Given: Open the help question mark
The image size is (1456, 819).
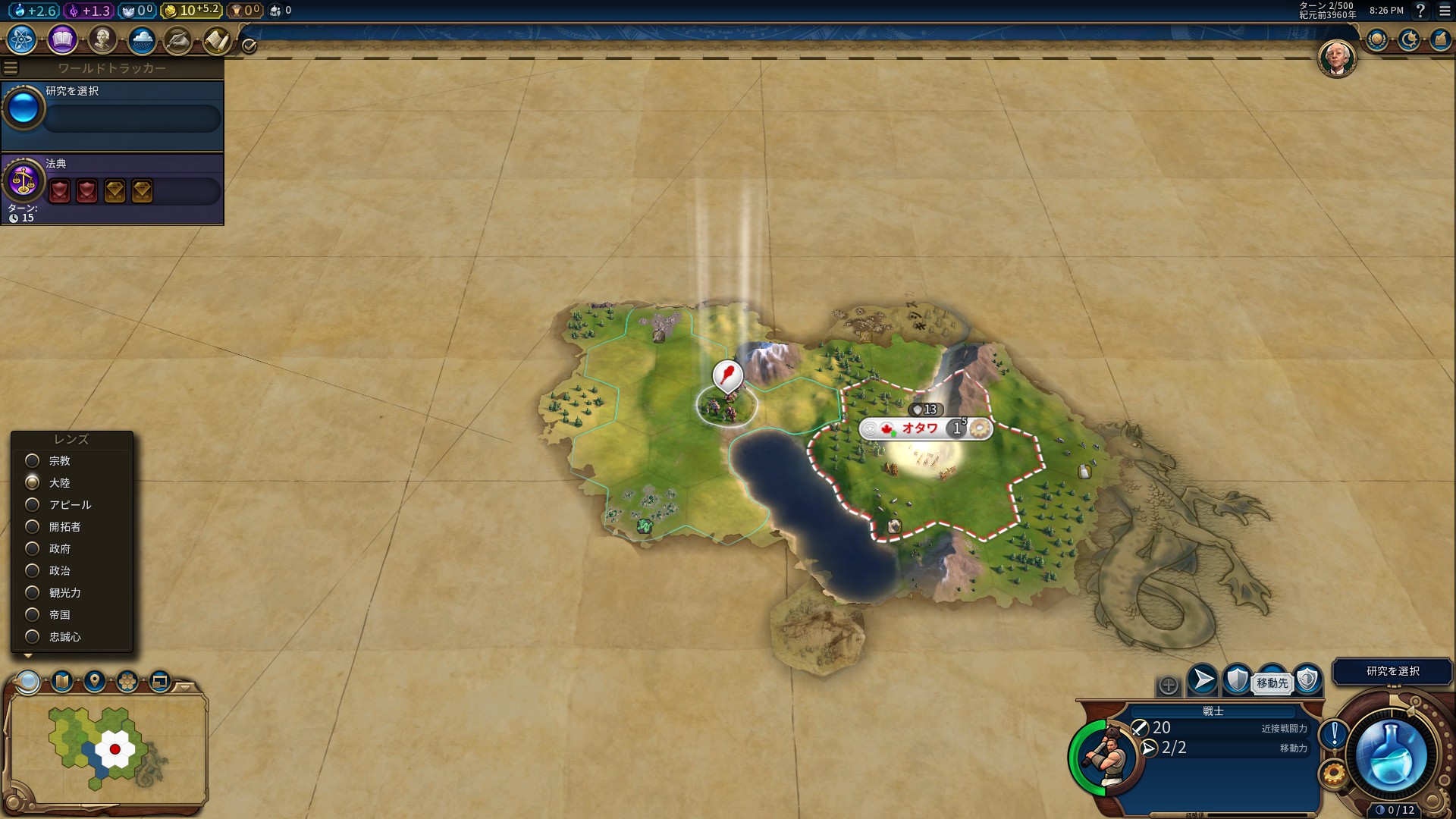Looking at the screenshot, I should pyautogui.click(x=1420, y=11).
